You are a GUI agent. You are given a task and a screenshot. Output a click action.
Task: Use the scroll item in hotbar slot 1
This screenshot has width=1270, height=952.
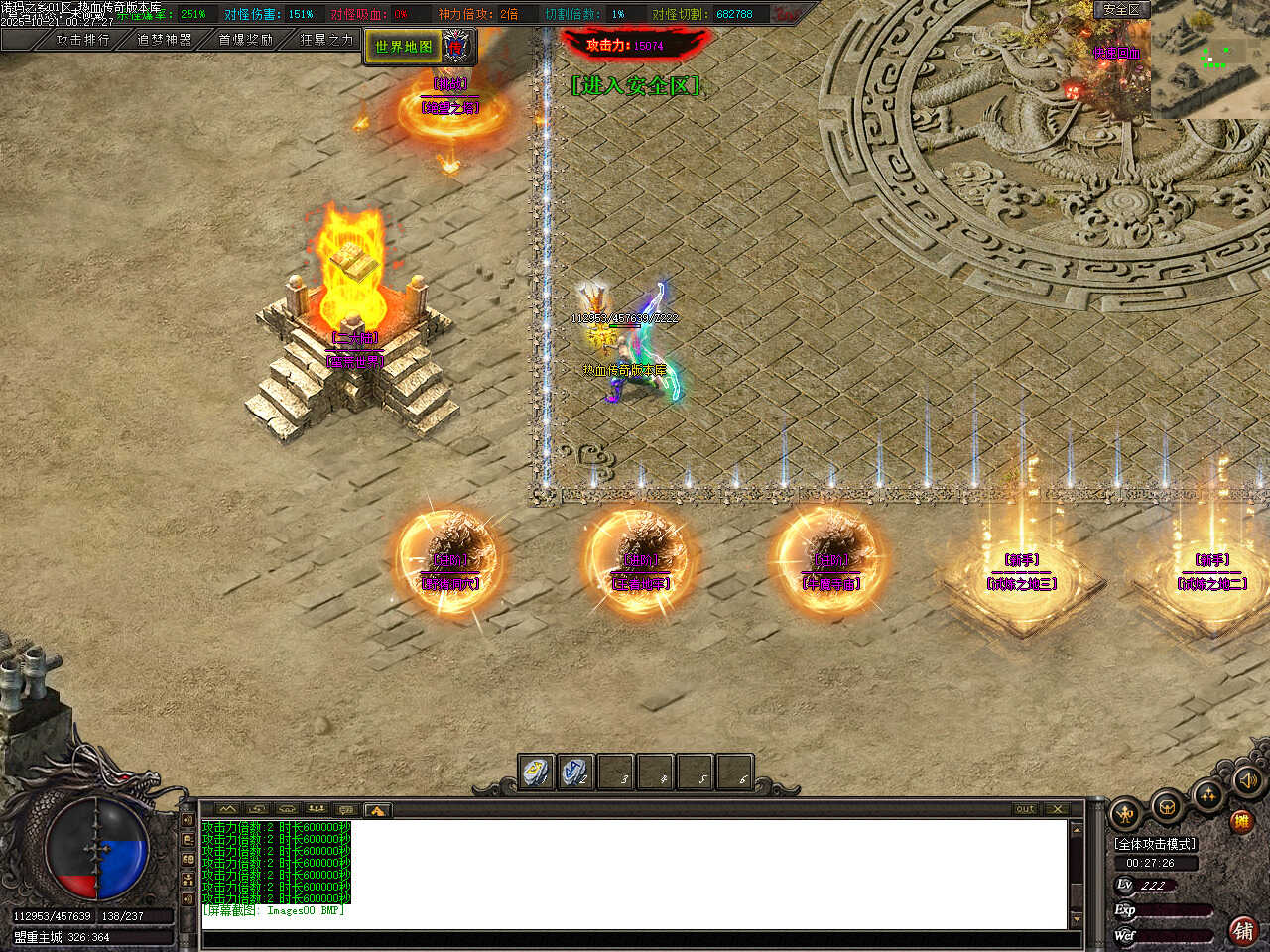click(x=537, y=772)
